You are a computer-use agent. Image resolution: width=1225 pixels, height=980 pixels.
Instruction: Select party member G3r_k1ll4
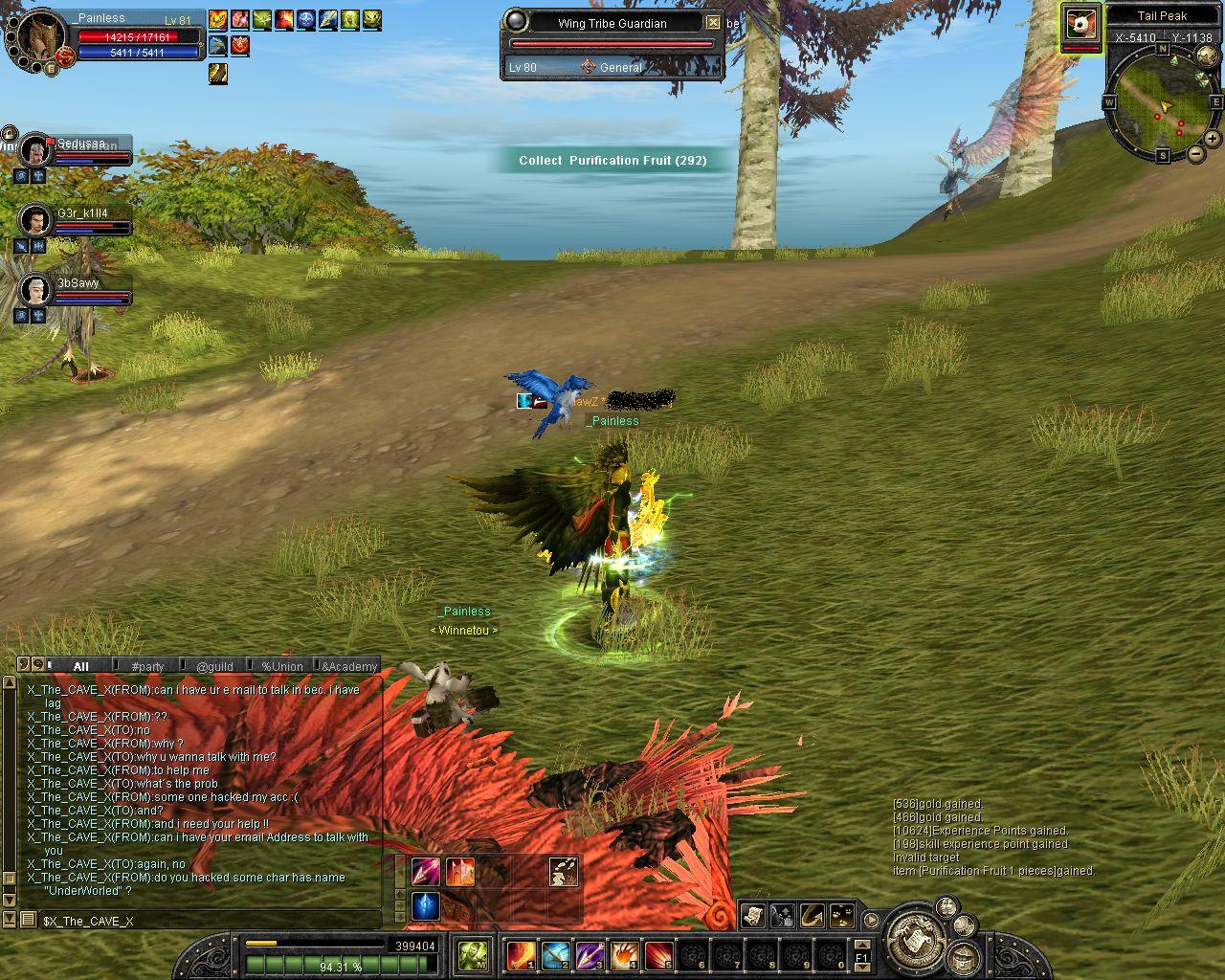click(x=36, y=220)
